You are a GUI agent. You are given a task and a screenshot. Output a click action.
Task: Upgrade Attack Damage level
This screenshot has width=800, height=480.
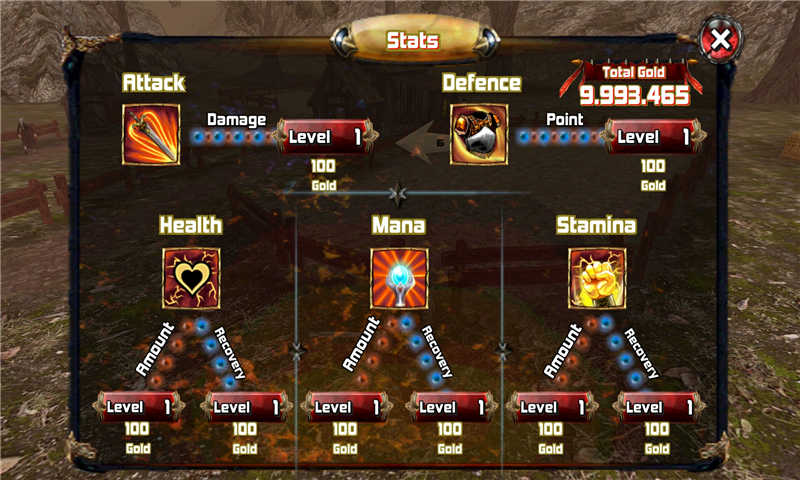tap(325, 136)
